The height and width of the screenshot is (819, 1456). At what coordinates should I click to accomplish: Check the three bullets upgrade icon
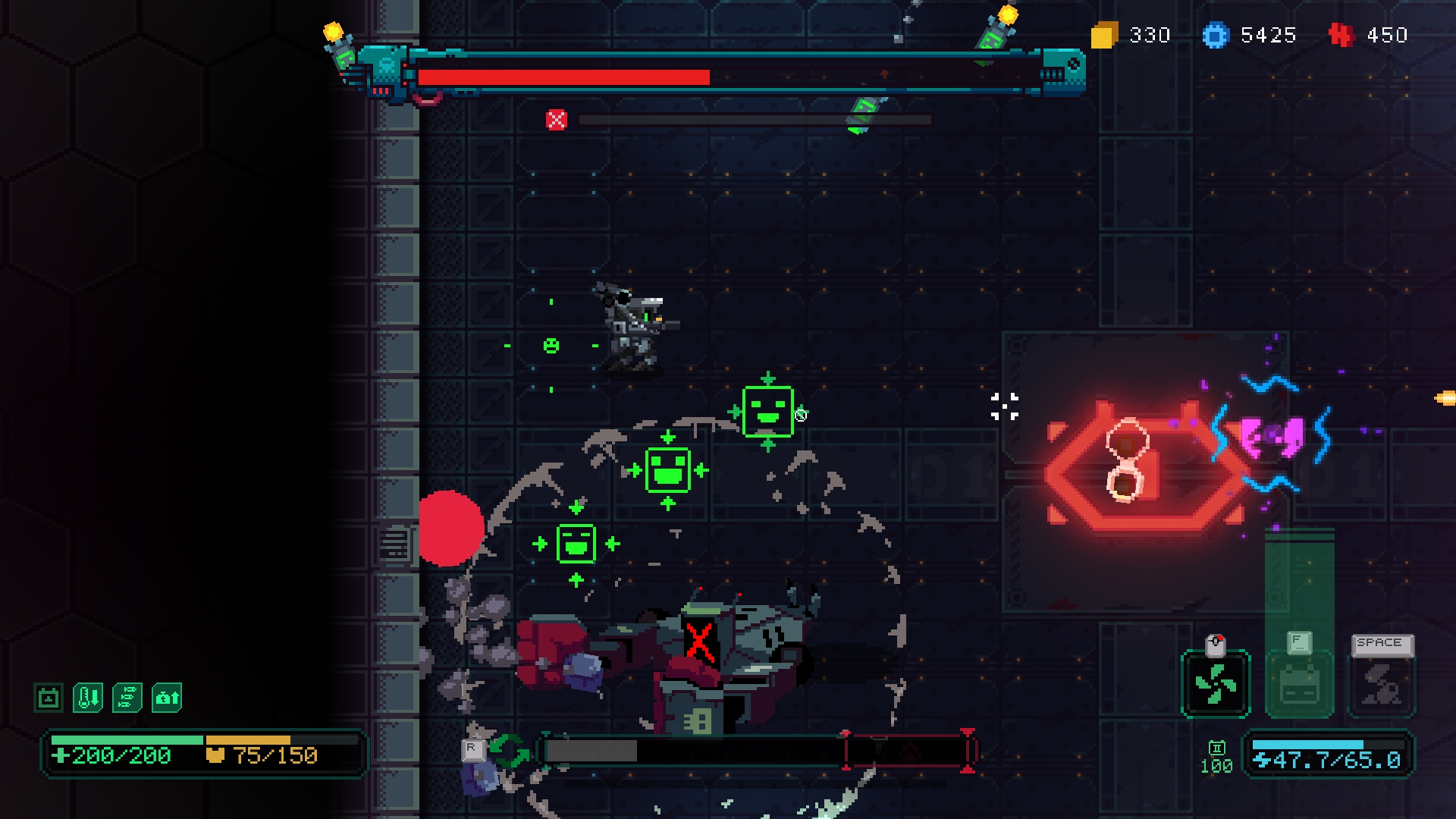(127, 698)
